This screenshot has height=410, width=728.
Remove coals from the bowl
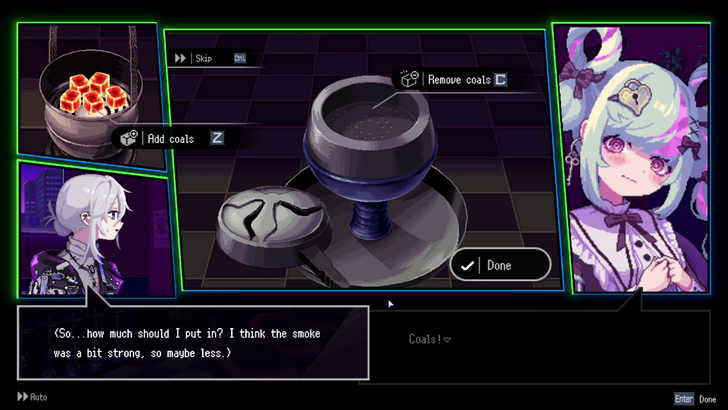457,79
